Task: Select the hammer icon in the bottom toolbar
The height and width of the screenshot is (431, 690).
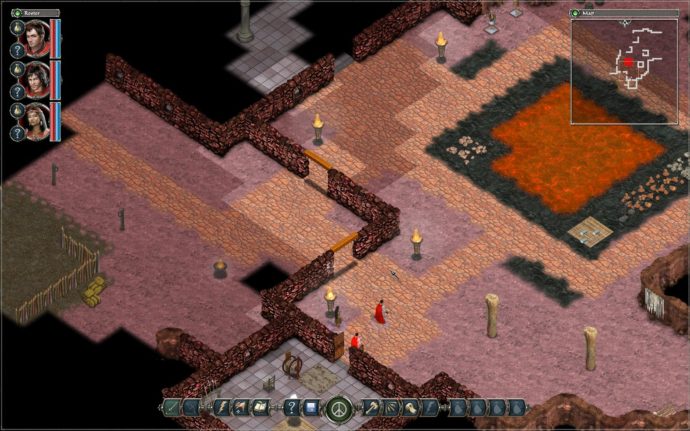Action: point(371,407)
